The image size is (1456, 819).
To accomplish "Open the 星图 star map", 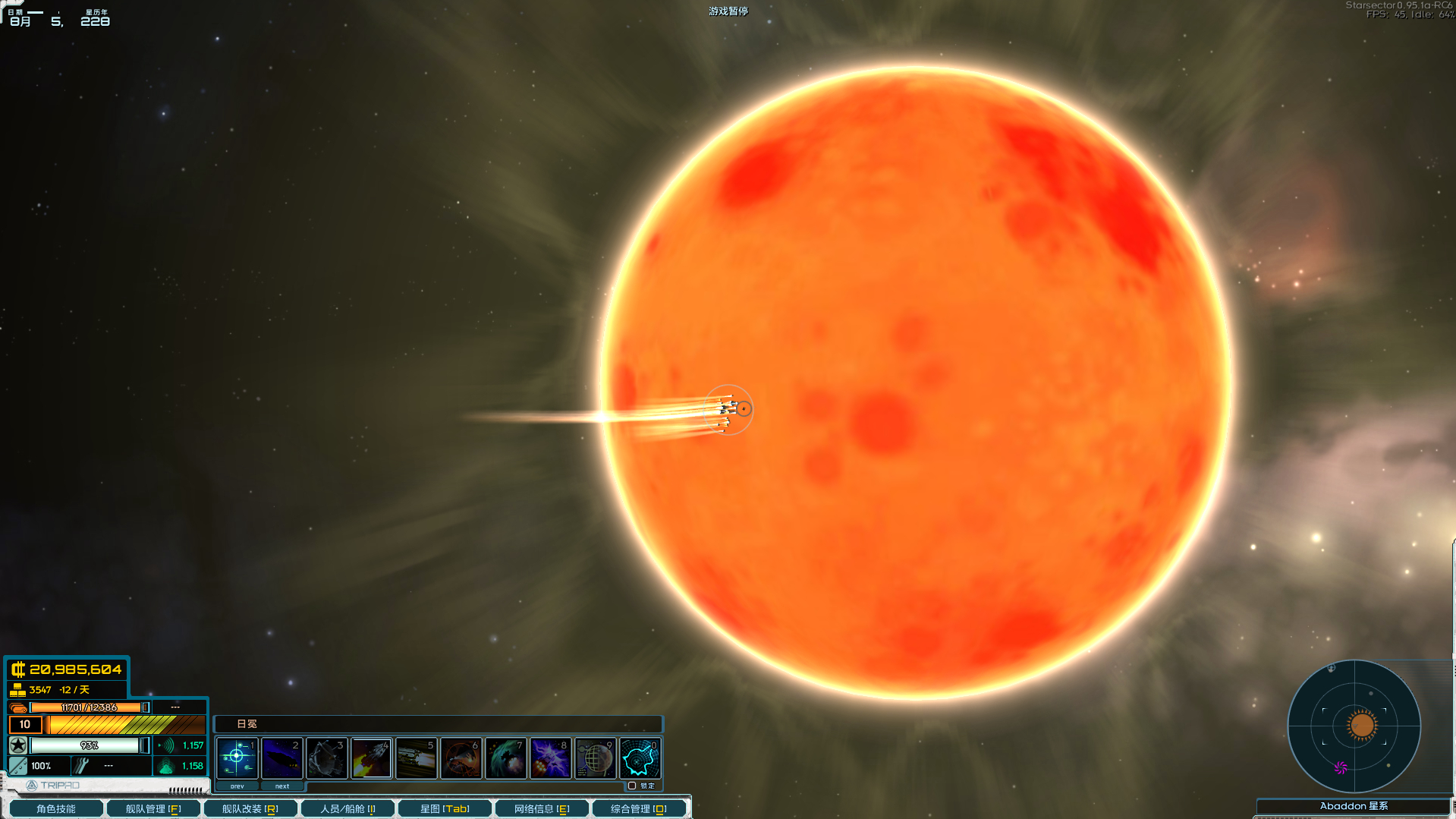I will 445,808.
